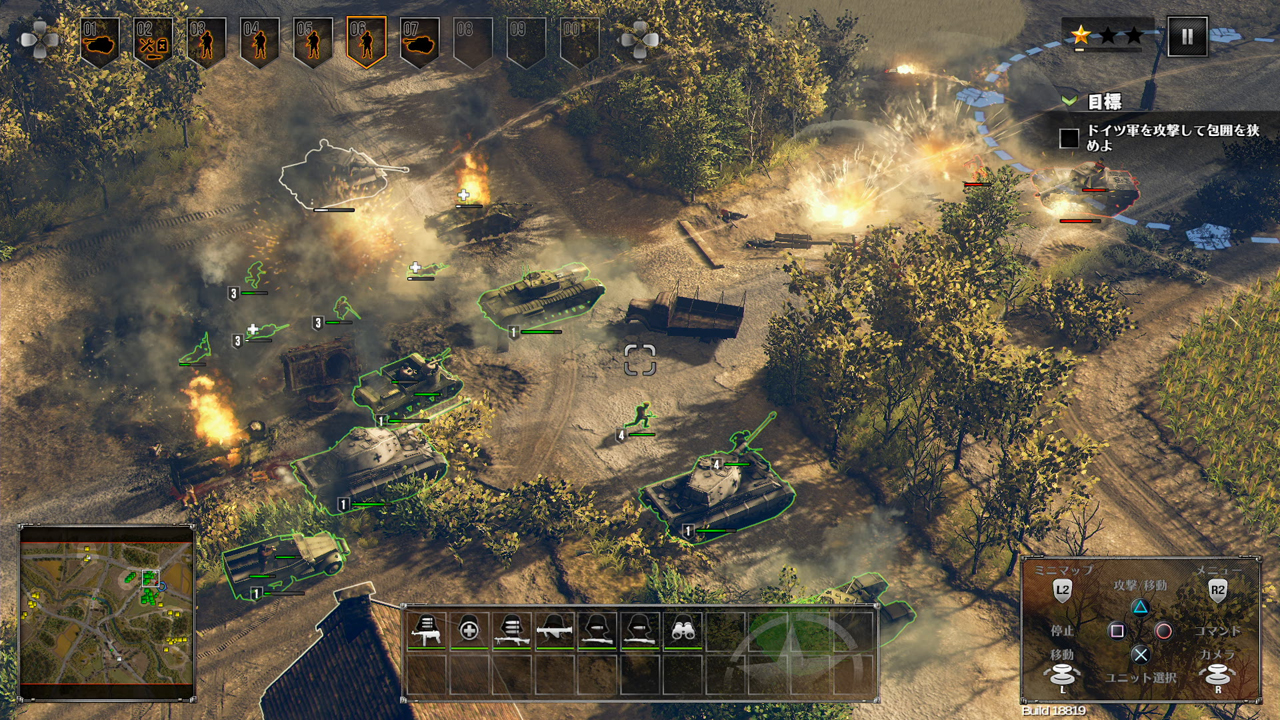Viewport: 1280px width, 720px height.
Task: Collapse the 目標 objectives panel arrow
Action: click(x=1070, y=101)
